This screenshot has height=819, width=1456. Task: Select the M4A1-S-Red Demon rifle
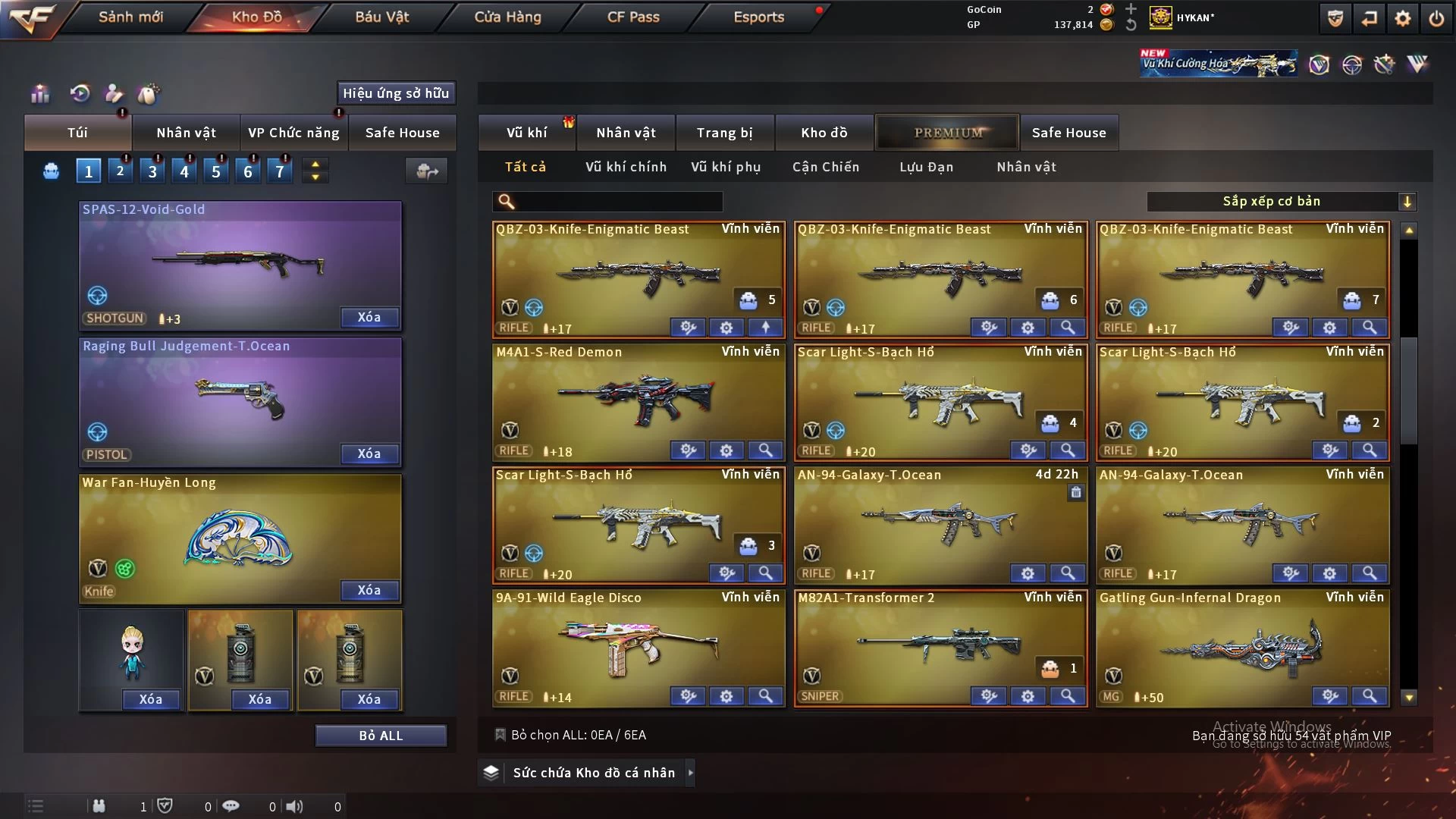tap(637, 398)
